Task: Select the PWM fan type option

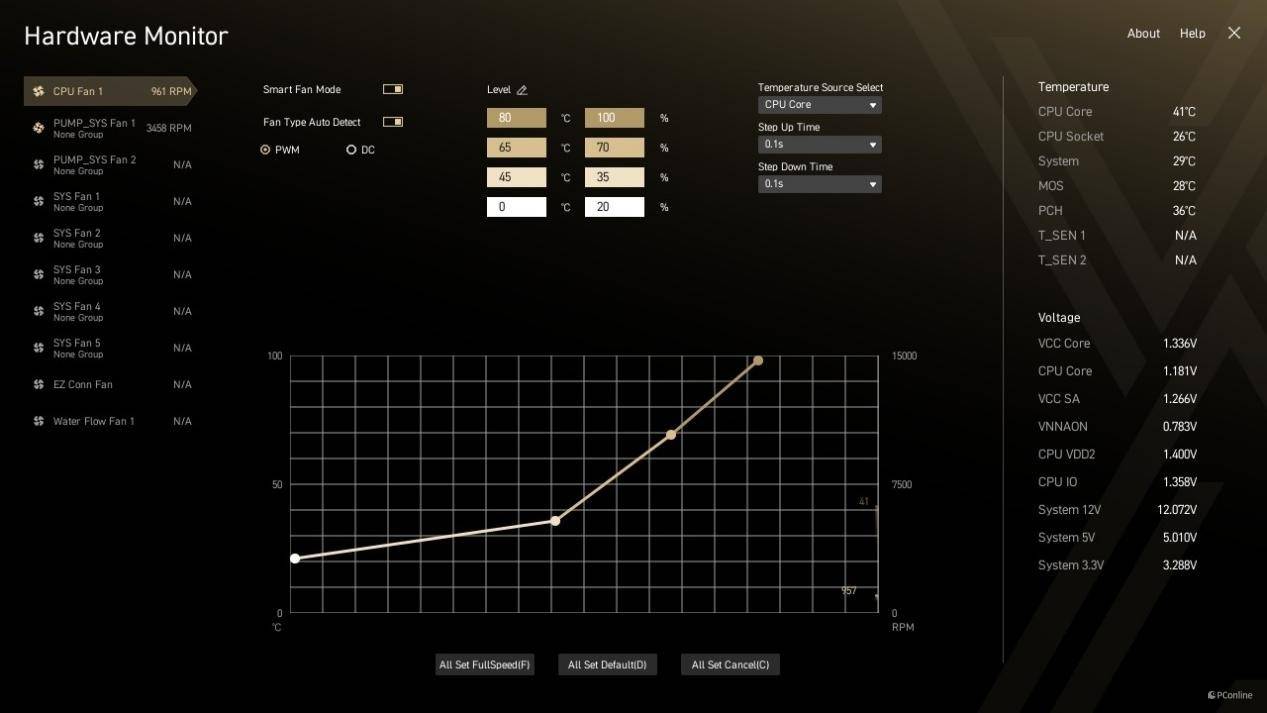Action: click(266, 150)
